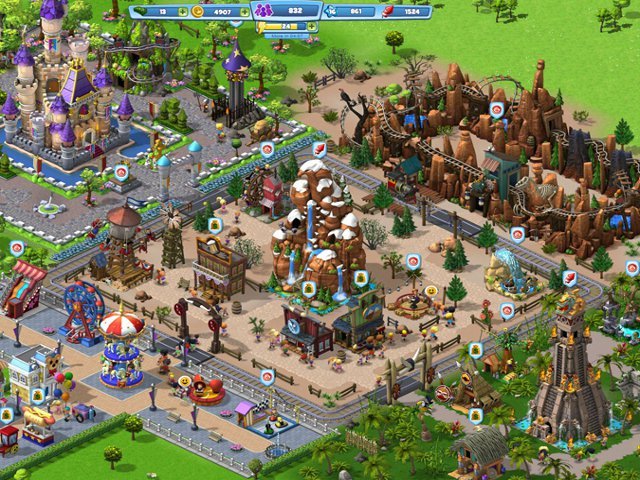The image size is (640, 480).
Task: Add more green cash with plus button
Action: coord(181,12)
